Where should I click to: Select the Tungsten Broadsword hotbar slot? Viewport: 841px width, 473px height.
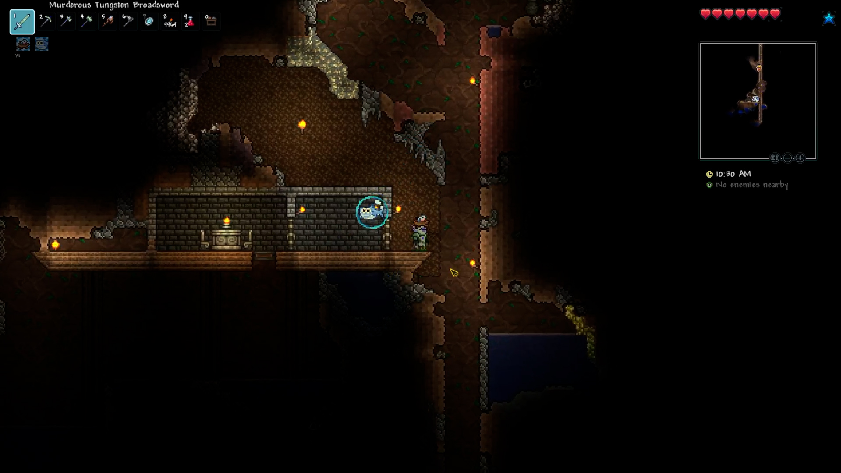click(x=22, y=21)
